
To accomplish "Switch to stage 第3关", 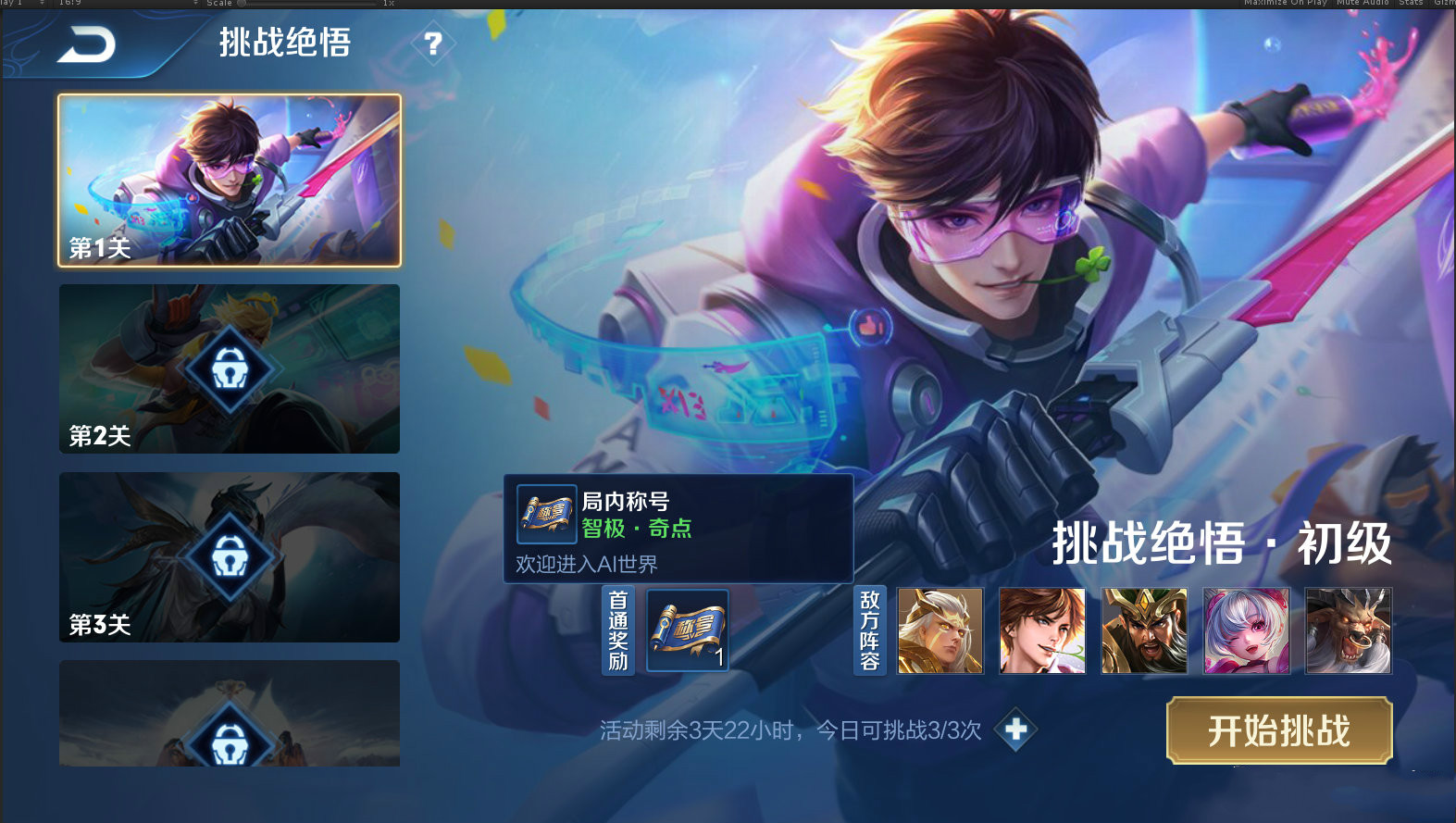I will point(230,555).
